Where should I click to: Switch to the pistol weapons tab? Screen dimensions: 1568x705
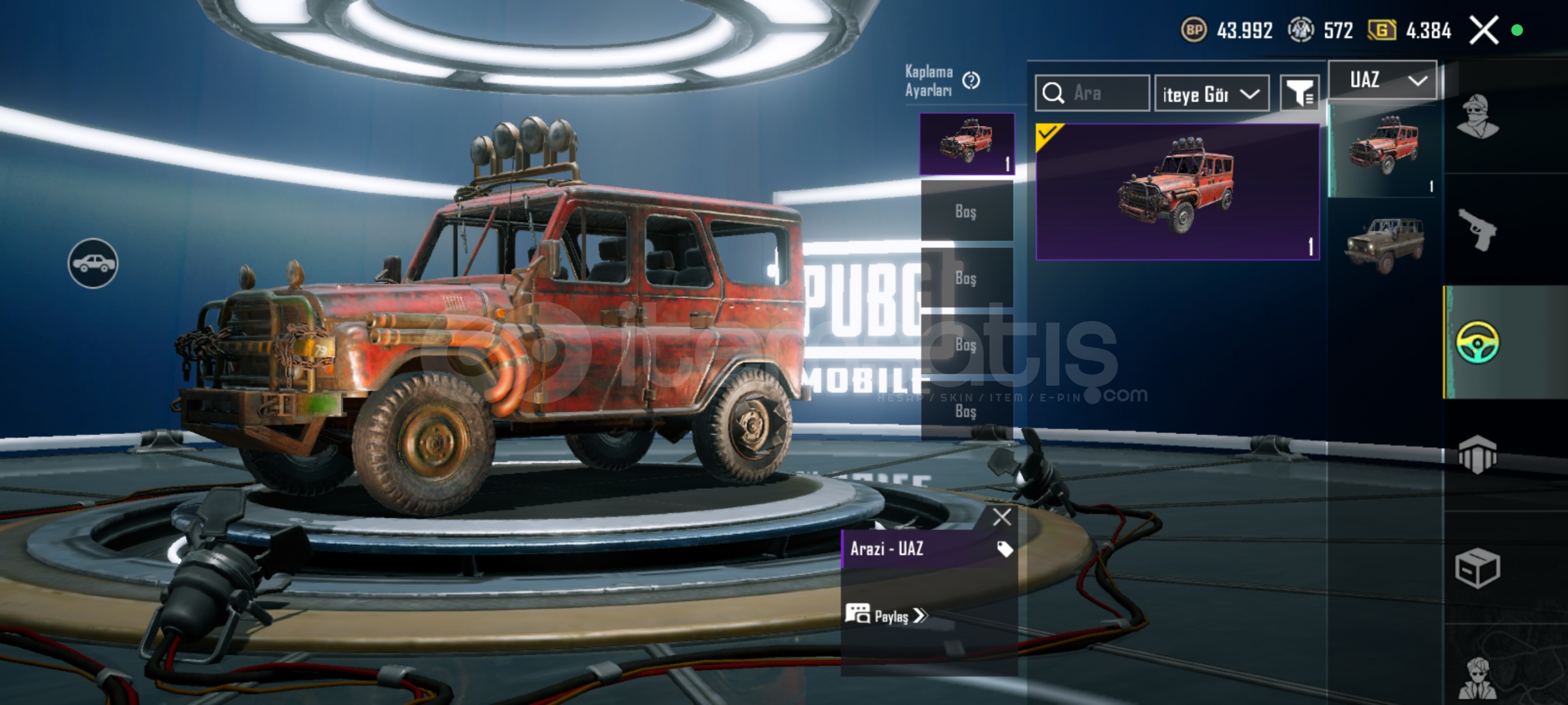tap(1478, 230)
